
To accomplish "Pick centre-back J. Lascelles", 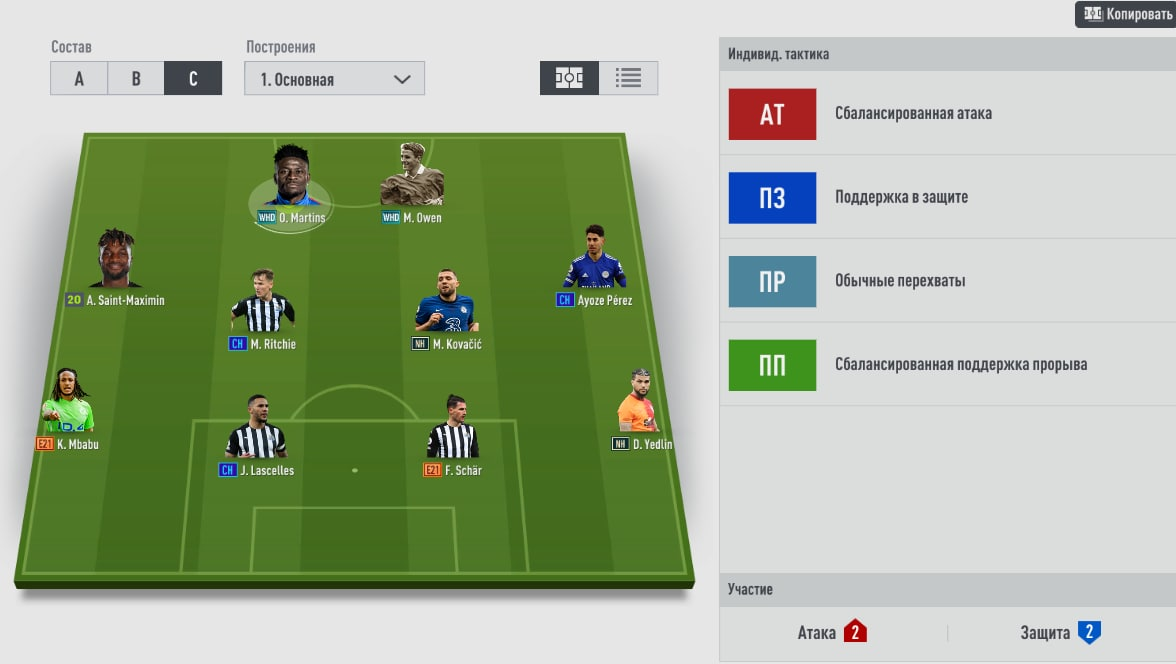I will click(256, 430).
